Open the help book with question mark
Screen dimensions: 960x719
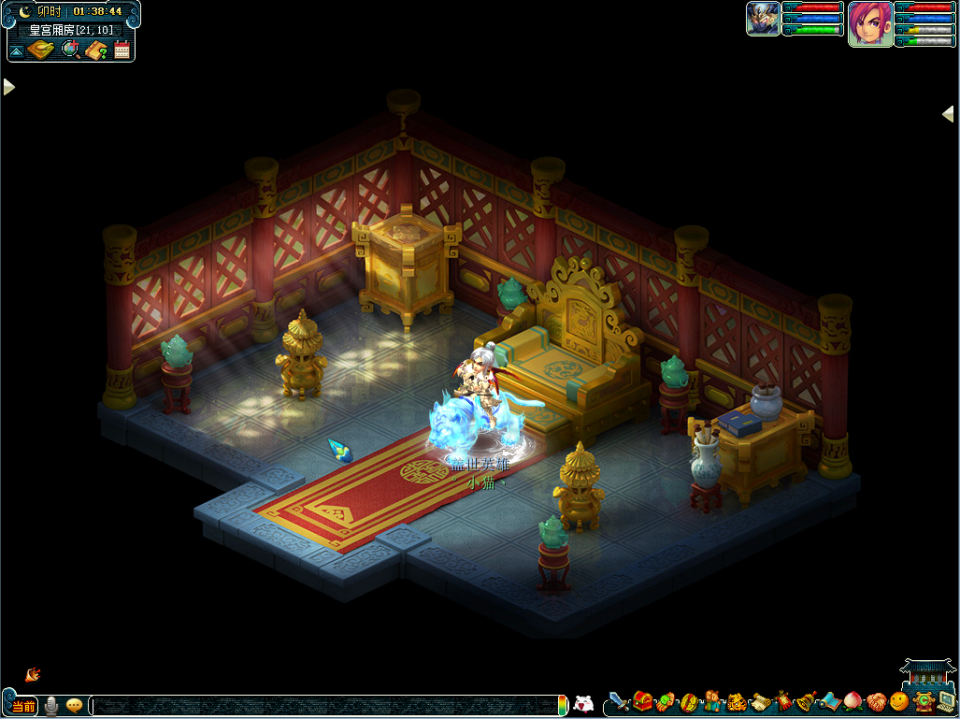pyautogui.click(x=97, y=50)
